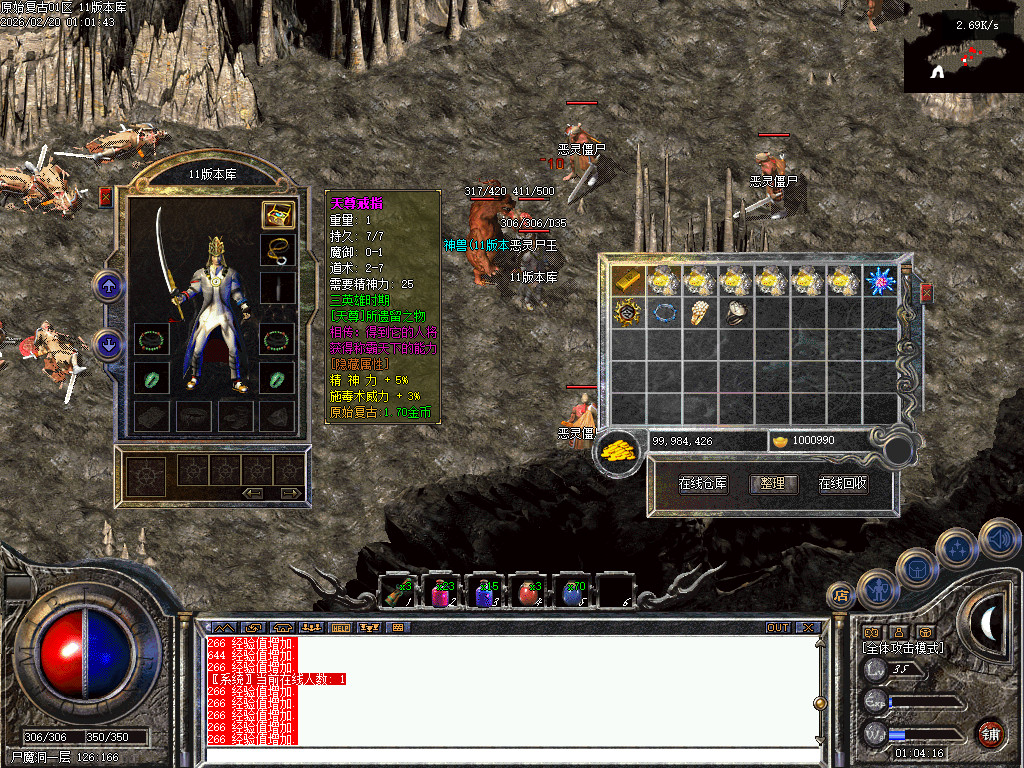Close the inventory bag window
1024x768 pixels.
(x=926, y=293)
